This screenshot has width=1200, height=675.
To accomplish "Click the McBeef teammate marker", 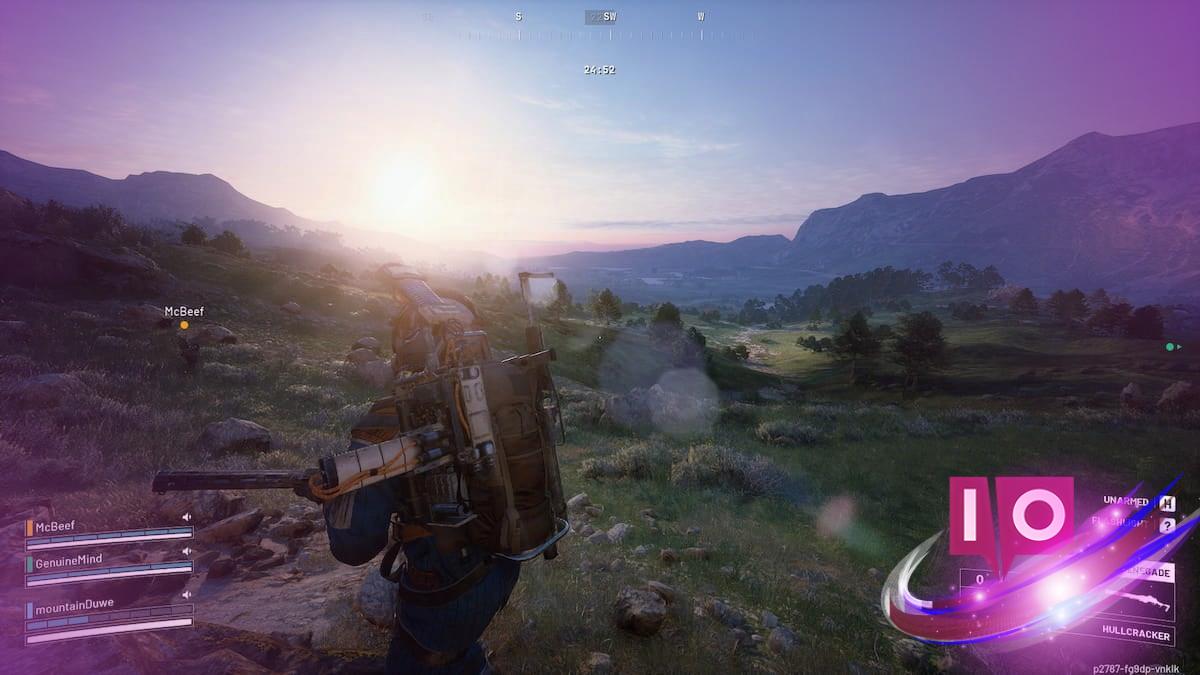I will click(184, 325).
